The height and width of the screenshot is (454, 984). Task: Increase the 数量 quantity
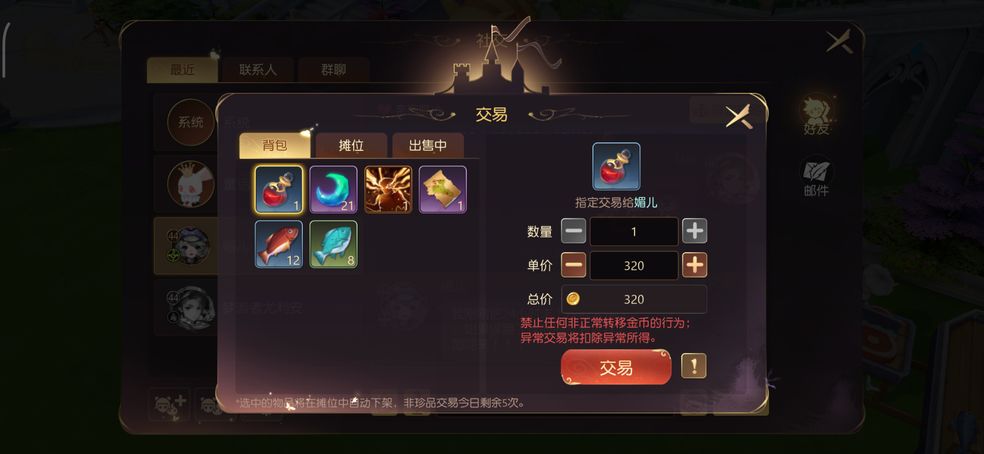click(x=694, y=231)
